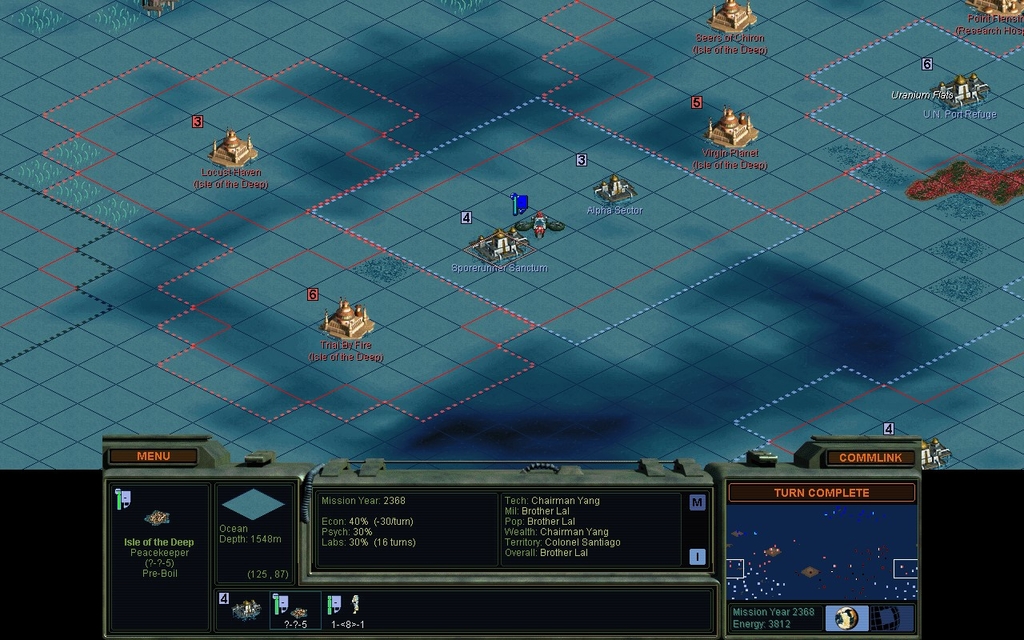The width and height of the screenshot is (1024, 640).
Task: Select the Sporerunner Sanctum base
Action: tap(499, 244)
